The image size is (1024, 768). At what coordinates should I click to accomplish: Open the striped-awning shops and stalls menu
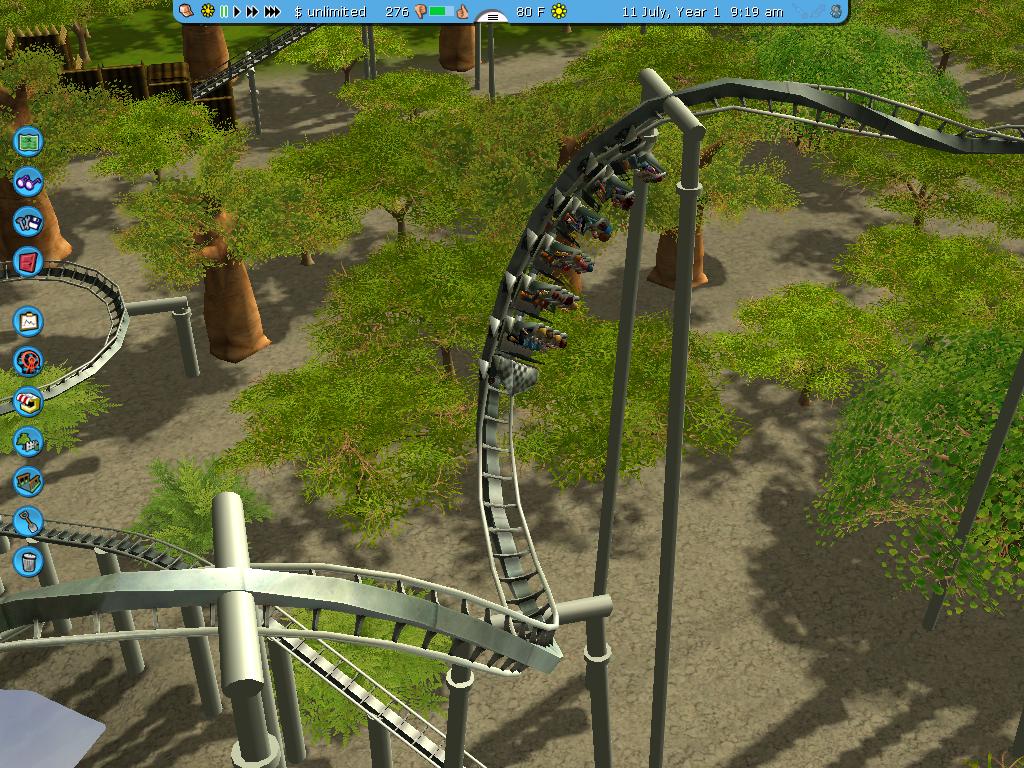29,401
